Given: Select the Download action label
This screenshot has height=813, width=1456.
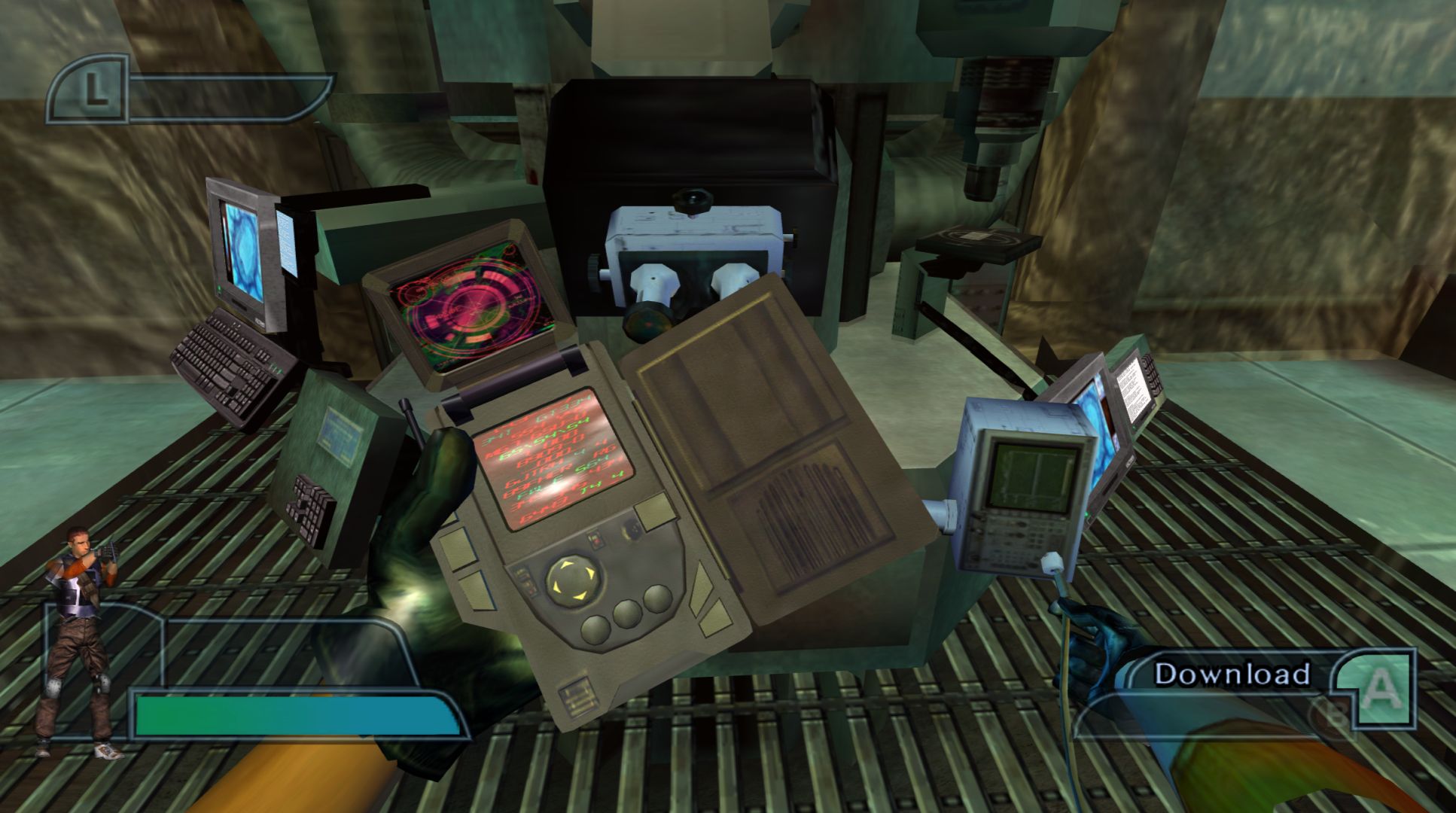Looking at the screenshot, I should [x=1232, y=674].
